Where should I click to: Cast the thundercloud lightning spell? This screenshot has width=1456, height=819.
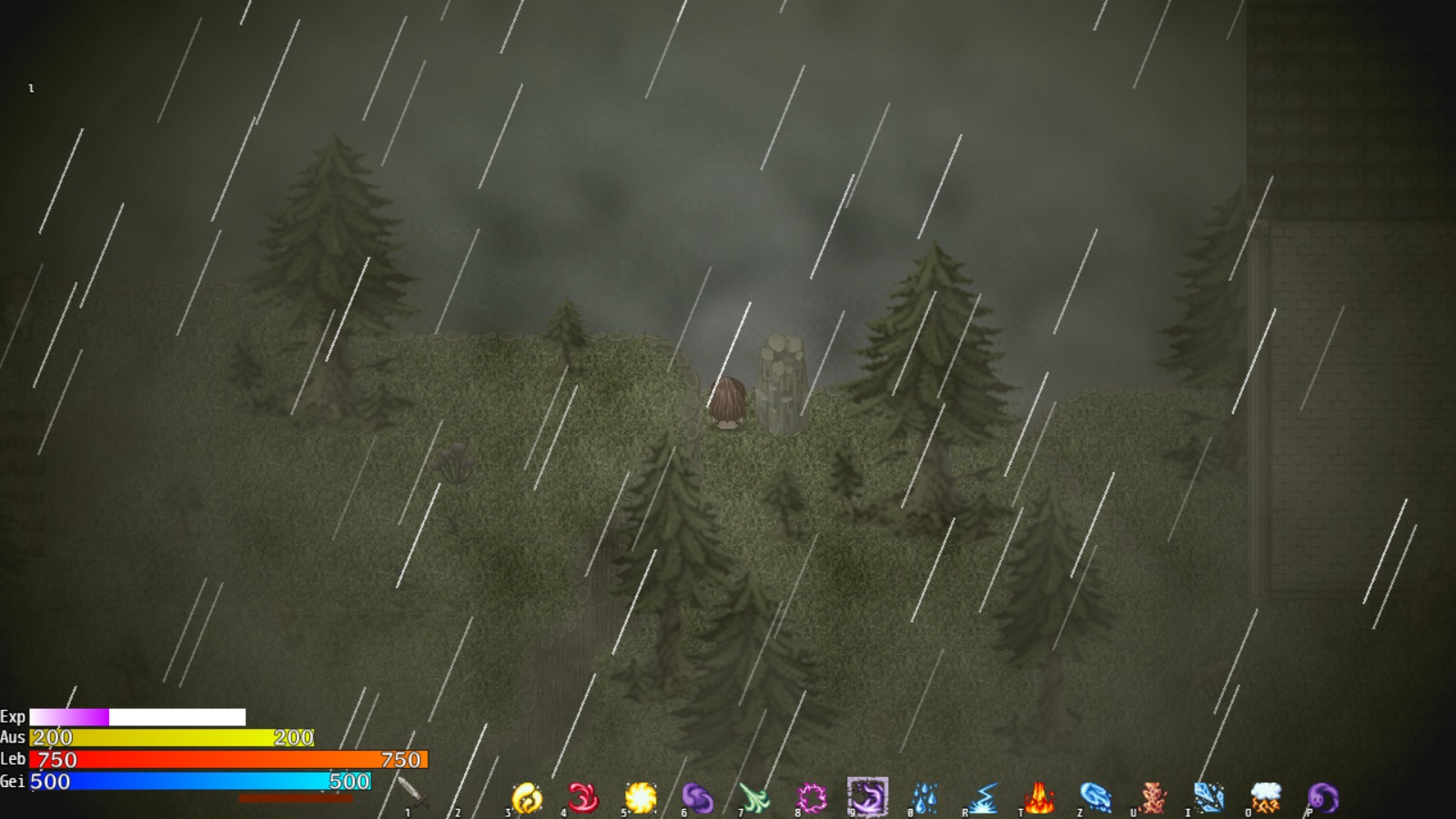click(1266, 798)
